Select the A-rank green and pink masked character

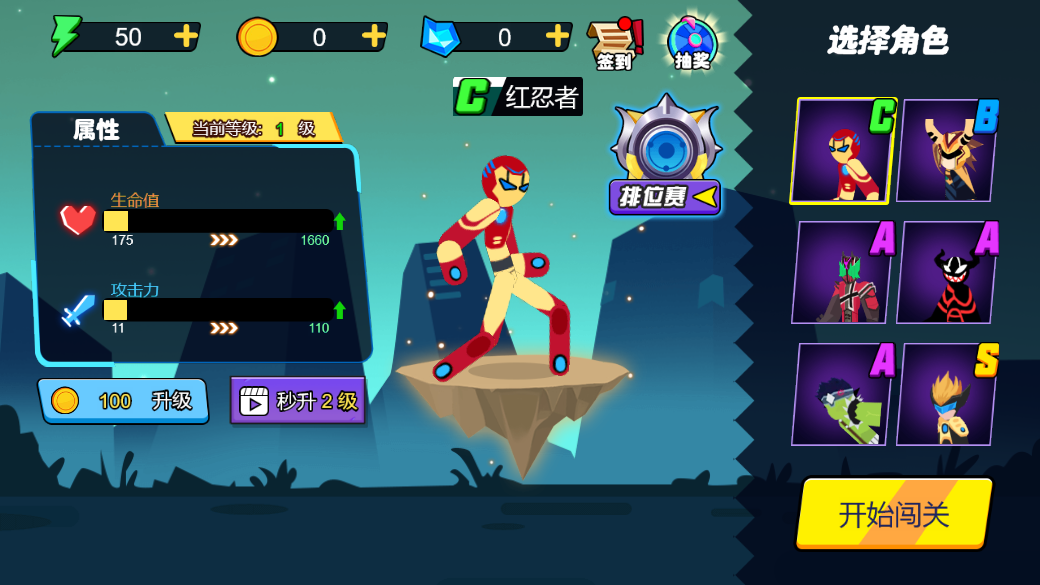point(842,273)
